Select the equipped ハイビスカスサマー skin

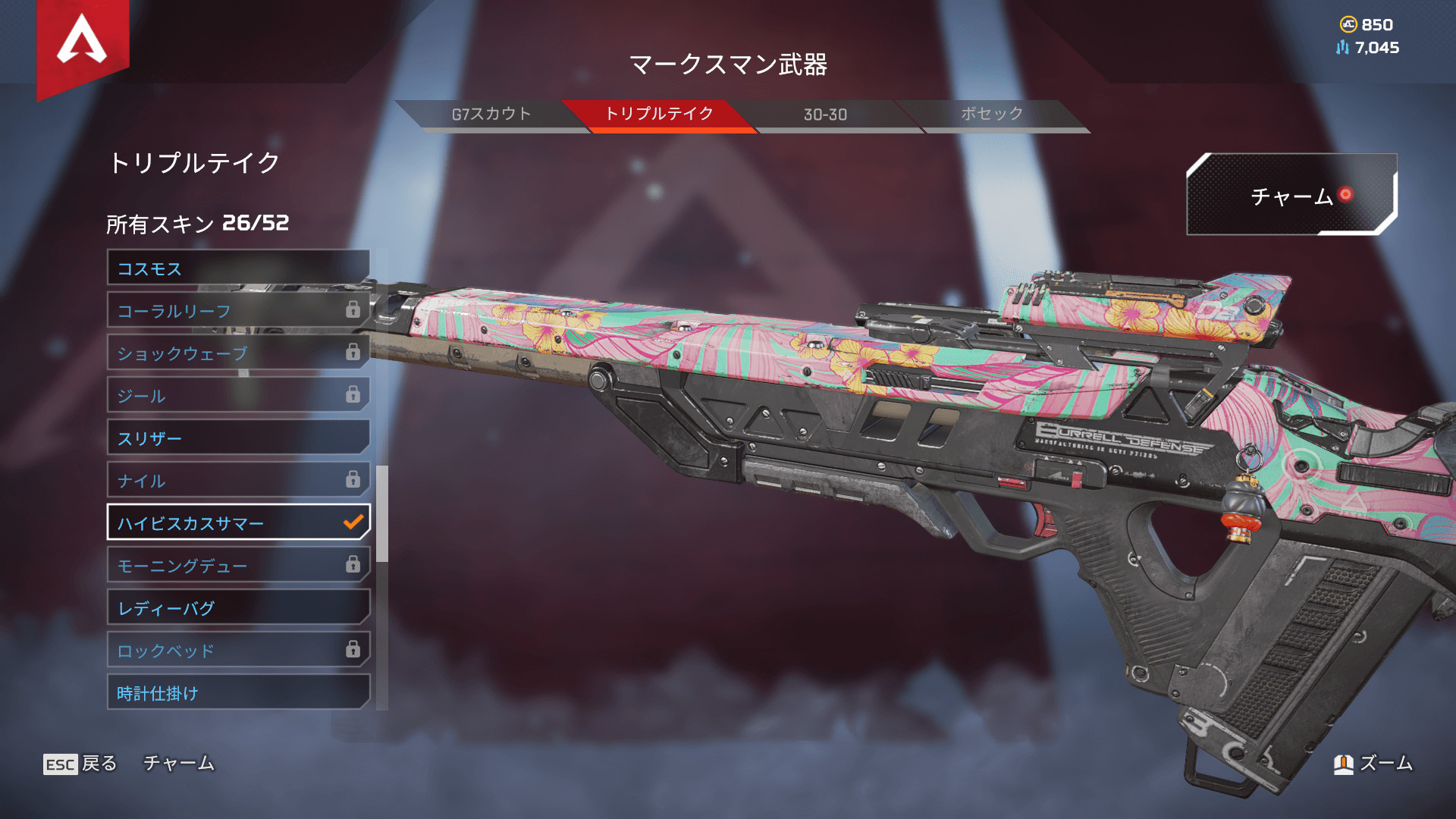pos(238,523)
